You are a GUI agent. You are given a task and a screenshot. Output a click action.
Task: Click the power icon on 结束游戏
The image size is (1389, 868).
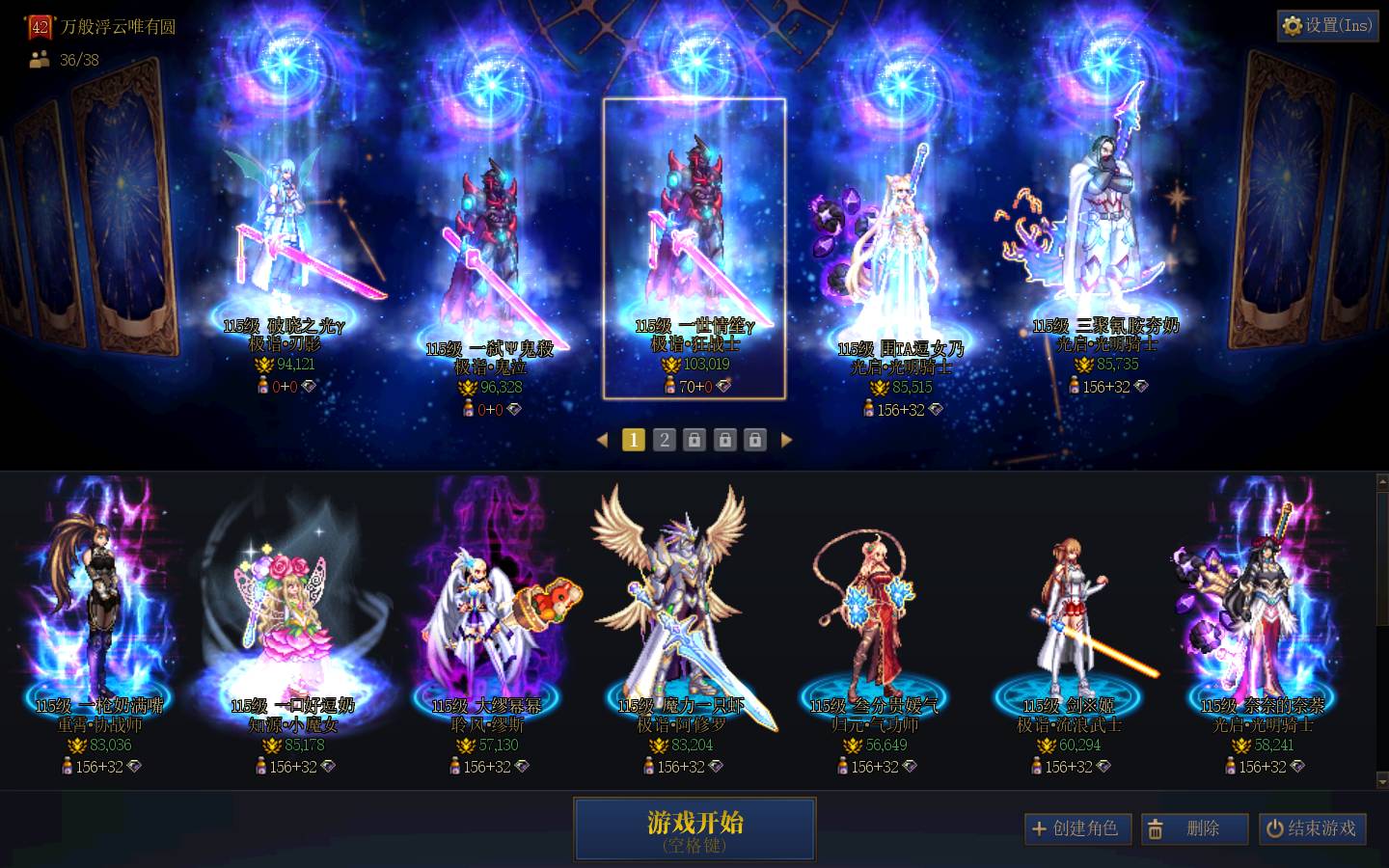1275,828
